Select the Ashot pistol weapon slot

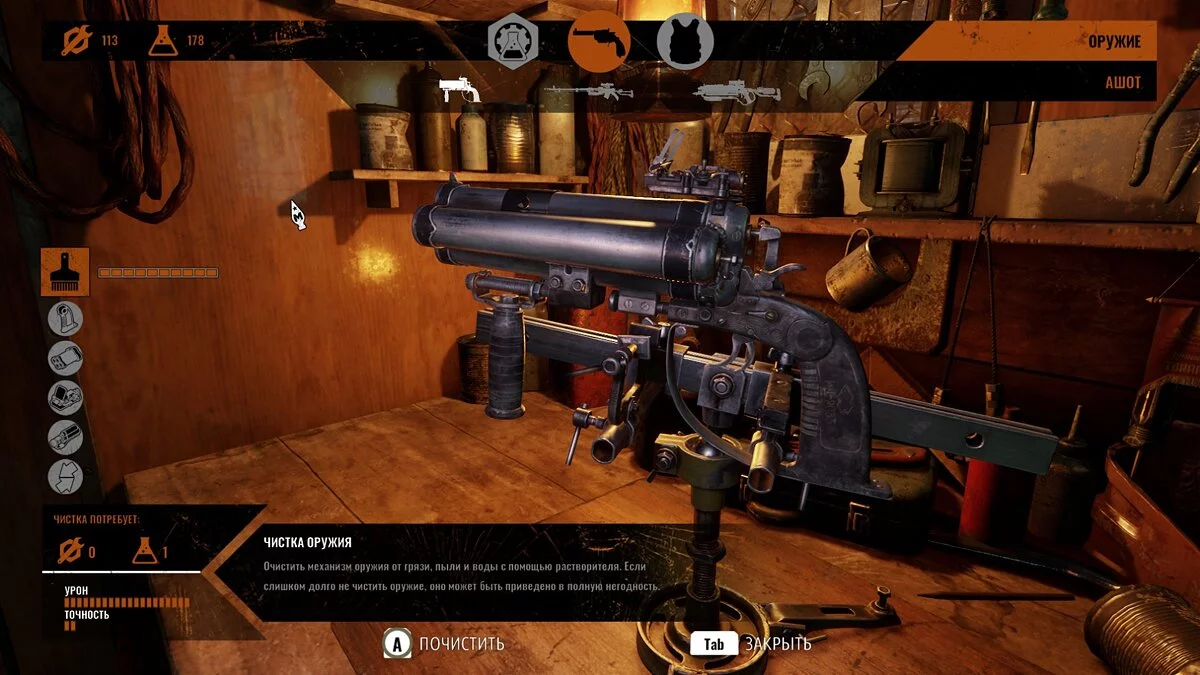point(460,91)
